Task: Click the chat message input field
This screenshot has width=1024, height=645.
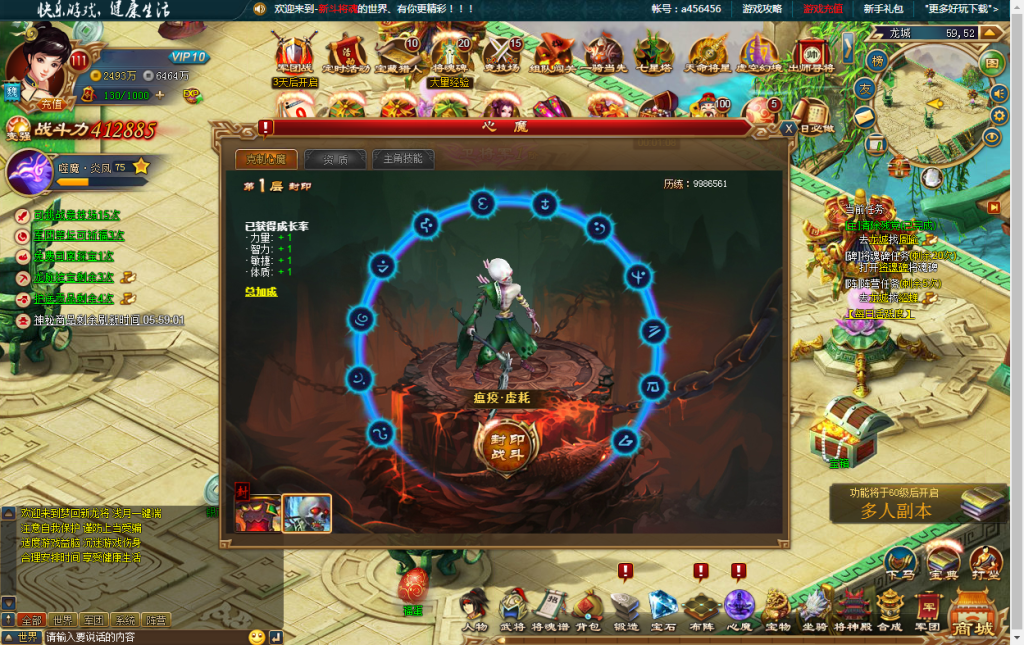Action: coord(144,637)
